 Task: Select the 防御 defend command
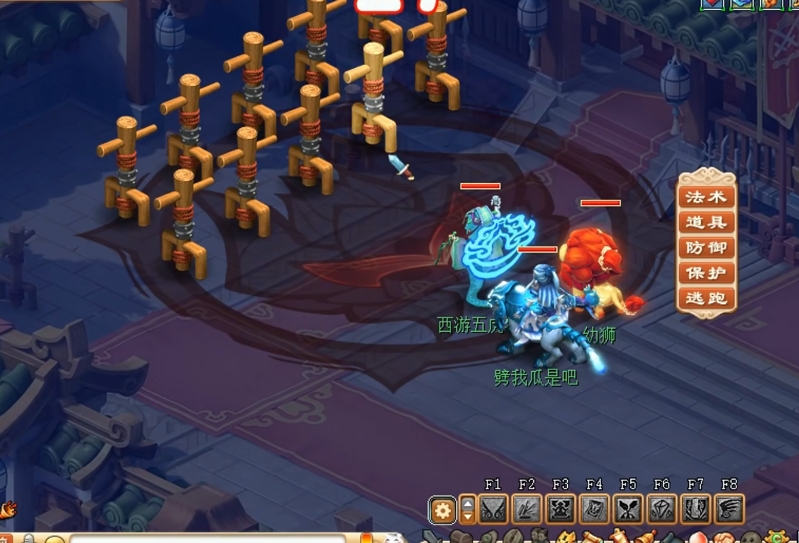707,247
